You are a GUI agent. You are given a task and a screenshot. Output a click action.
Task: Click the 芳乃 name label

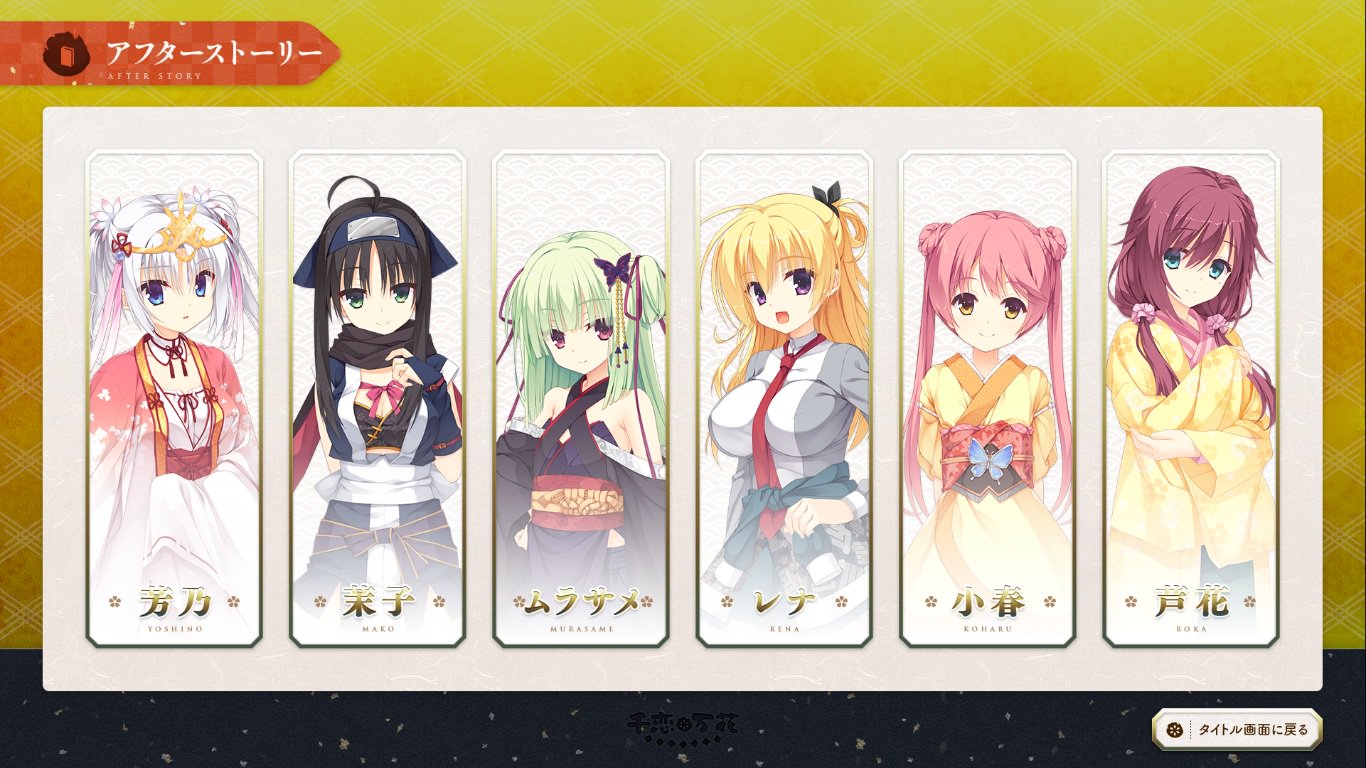pyautogui.click(x=175, y=601)
